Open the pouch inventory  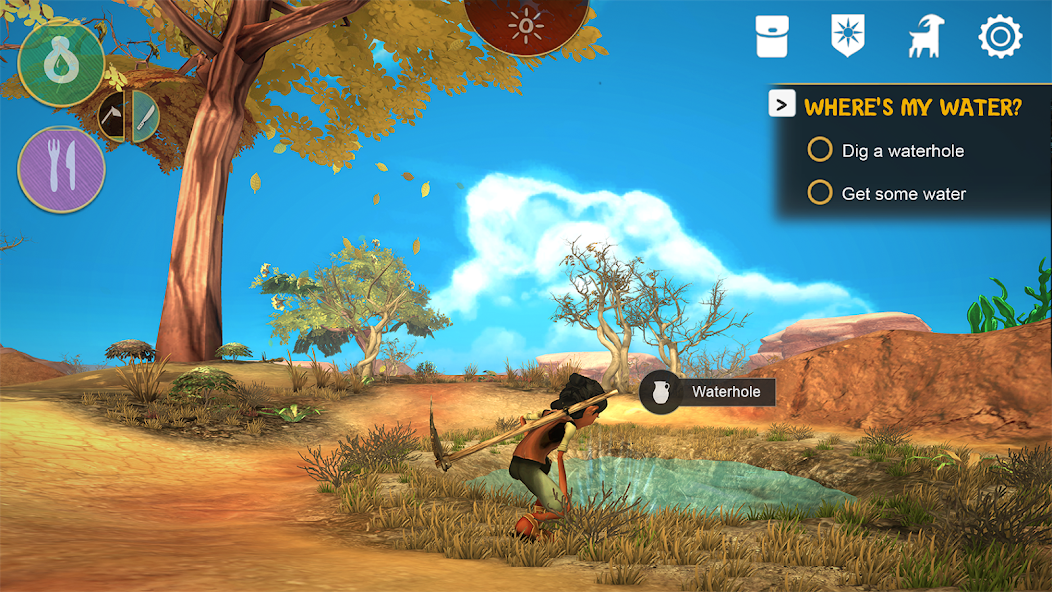point(773,37)
